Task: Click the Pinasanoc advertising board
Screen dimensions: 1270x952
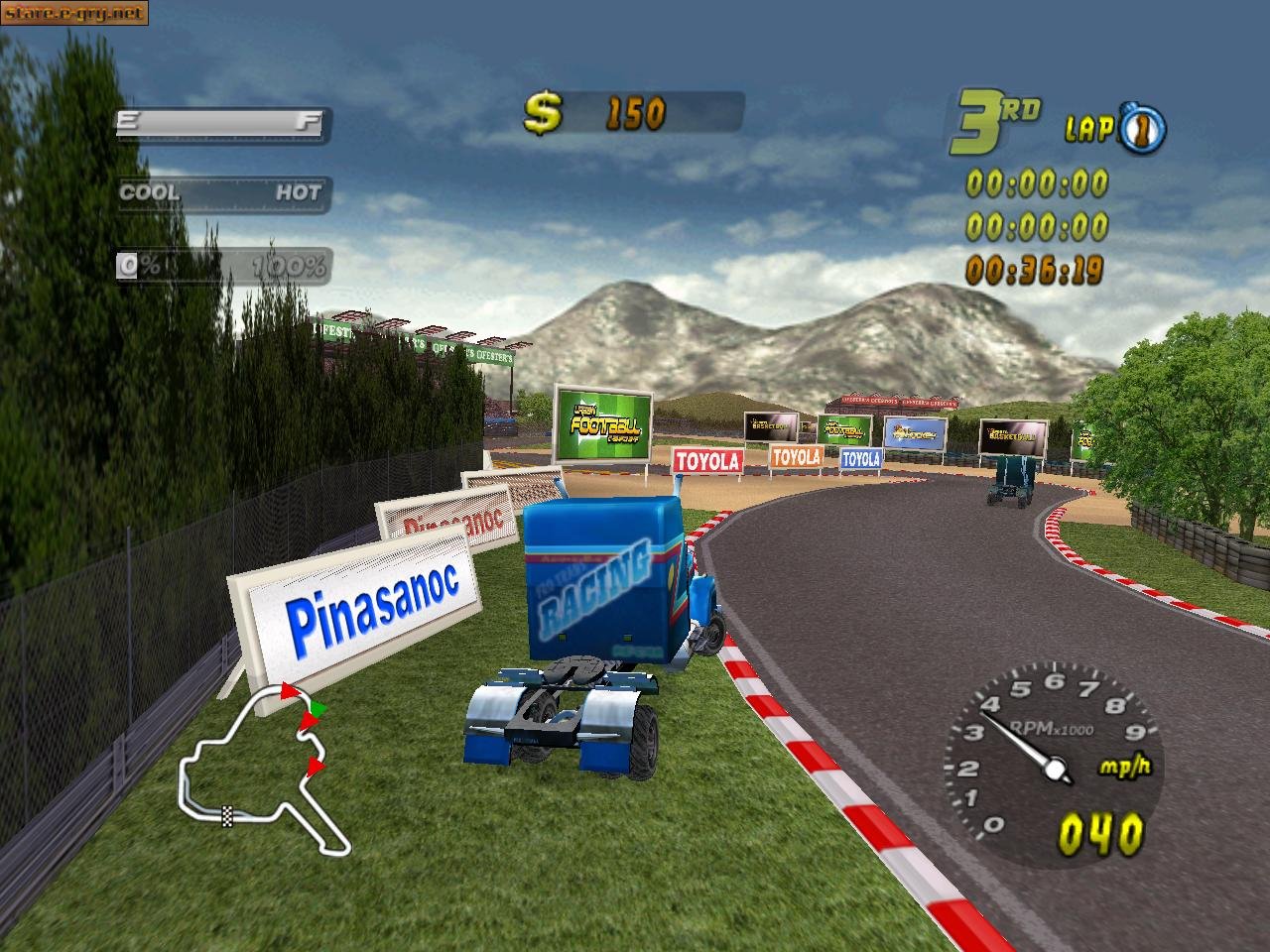Action: point(373,603)
